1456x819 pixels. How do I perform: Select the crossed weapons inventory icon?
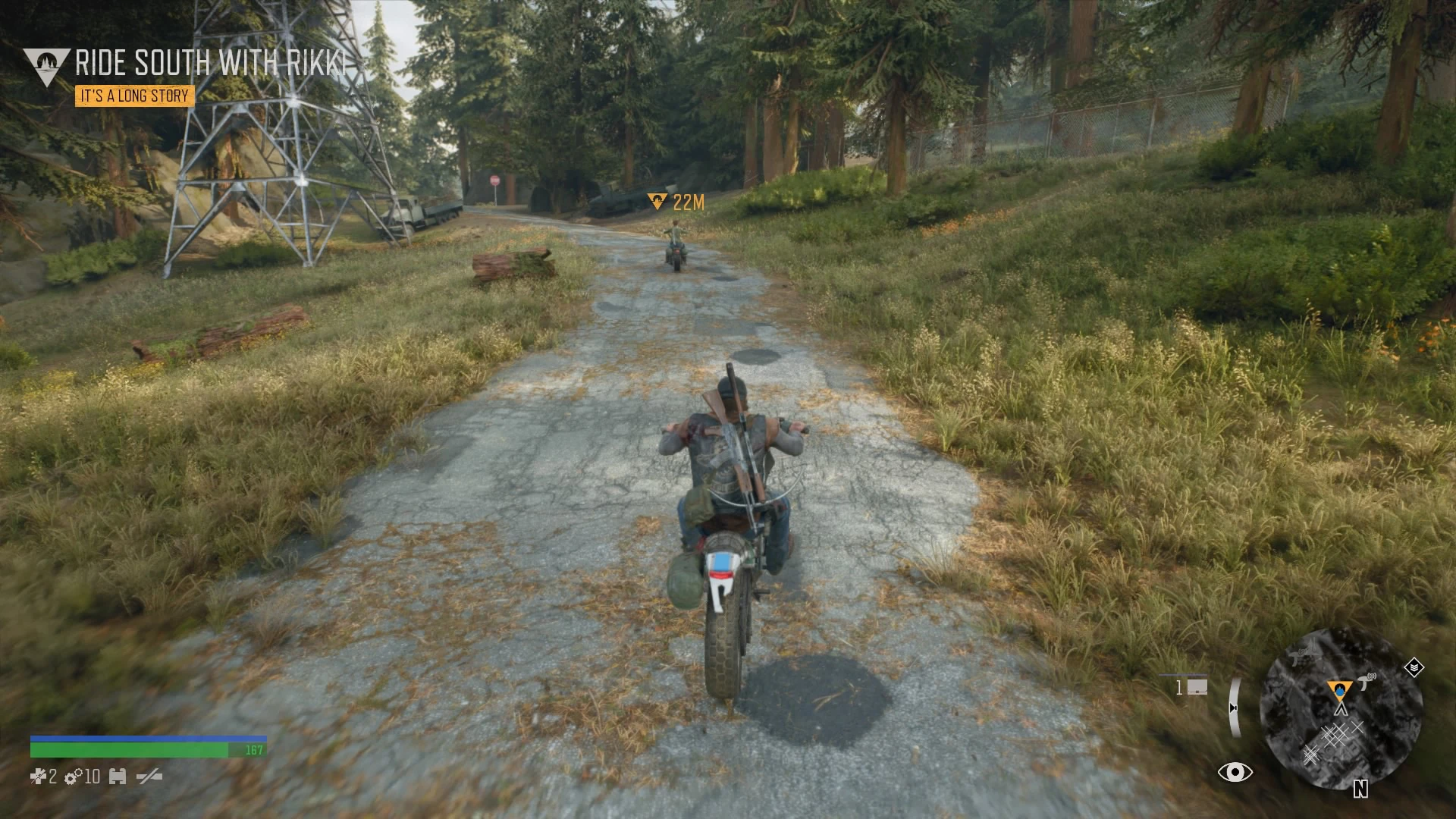[x=150, y=777]
